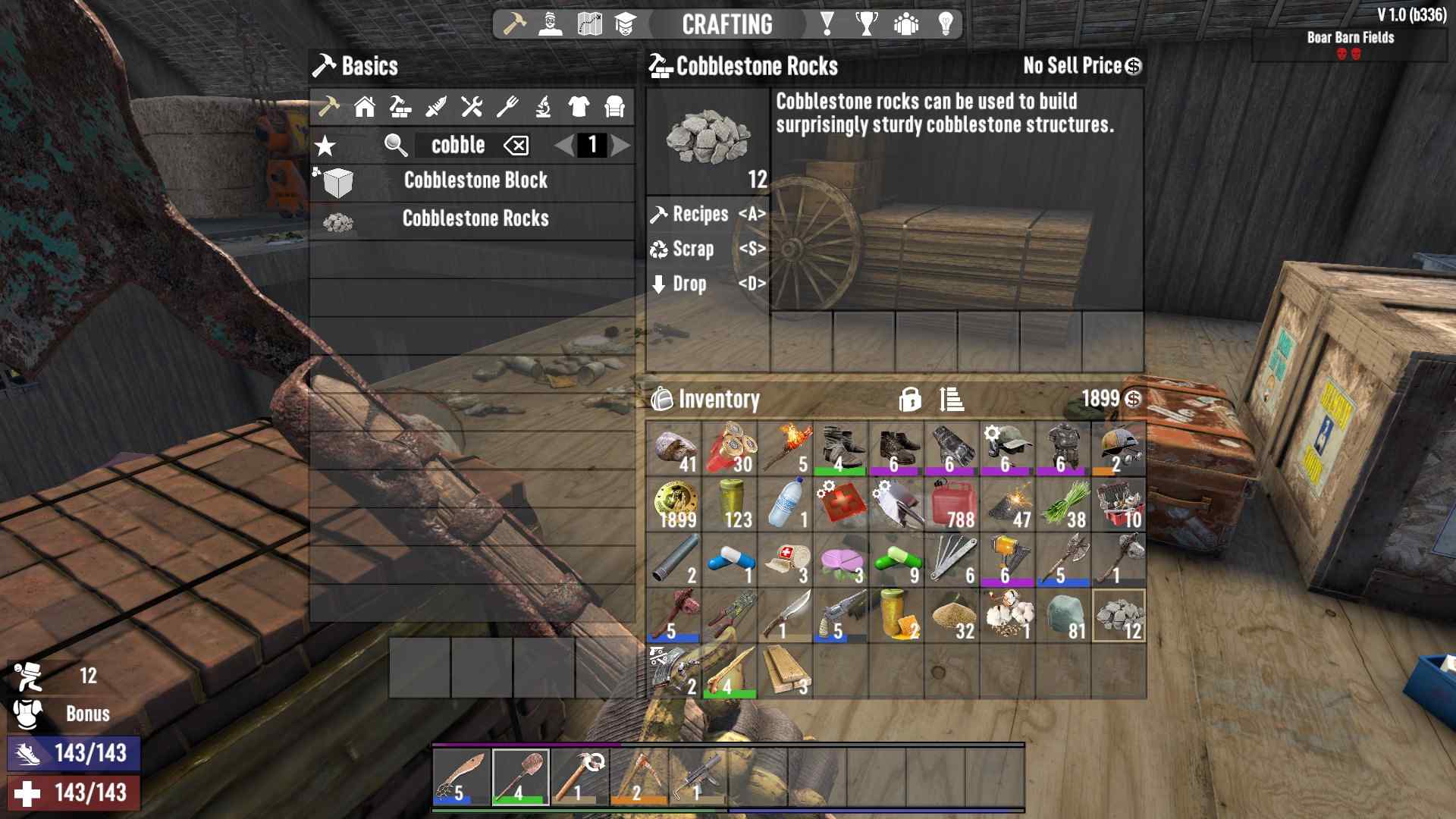Open the skills graduation cap tab
The height and width of the screenshot is (819, 1456).
point(625,24)
